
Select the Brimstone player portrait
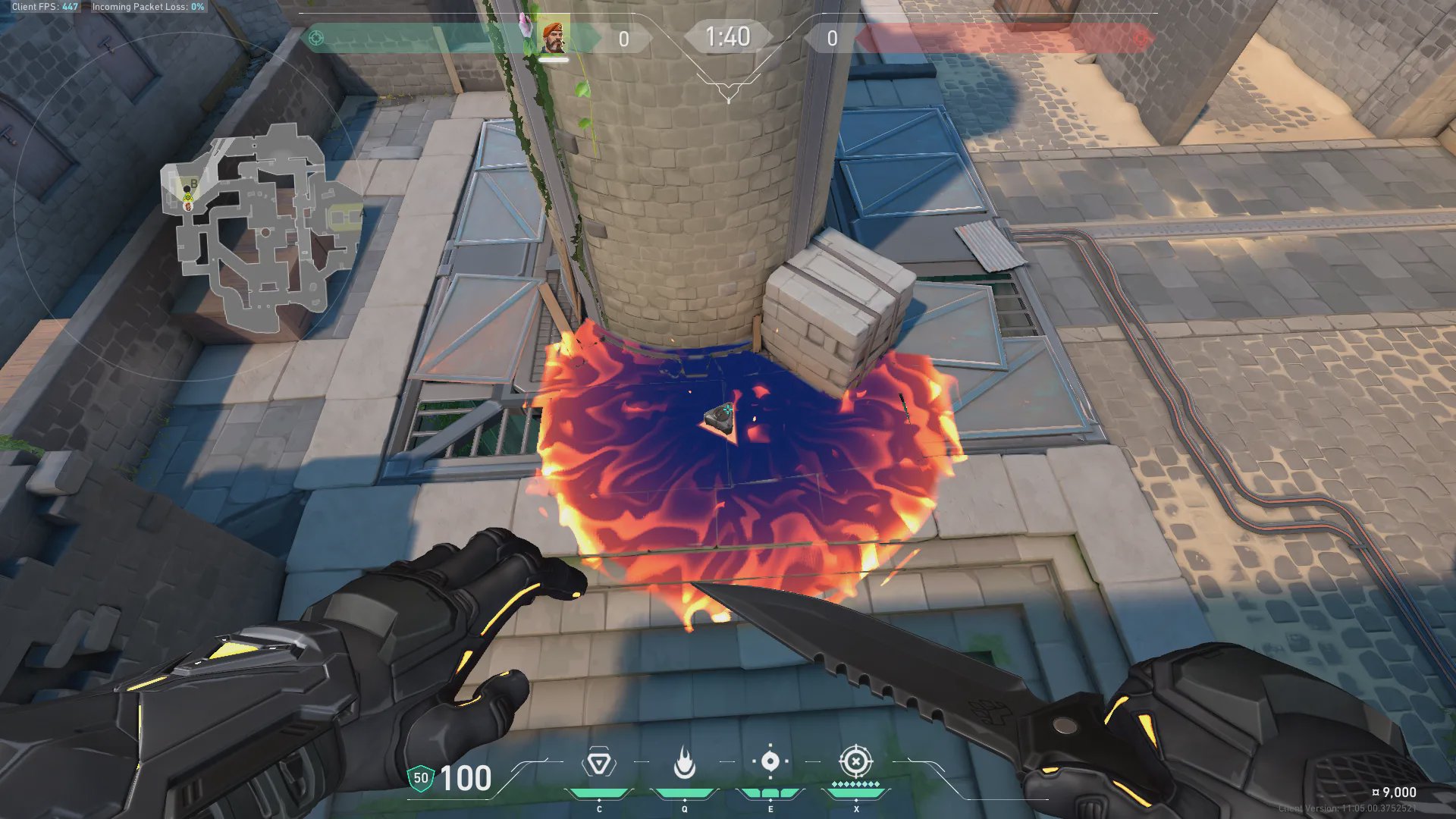click(554, 37)
